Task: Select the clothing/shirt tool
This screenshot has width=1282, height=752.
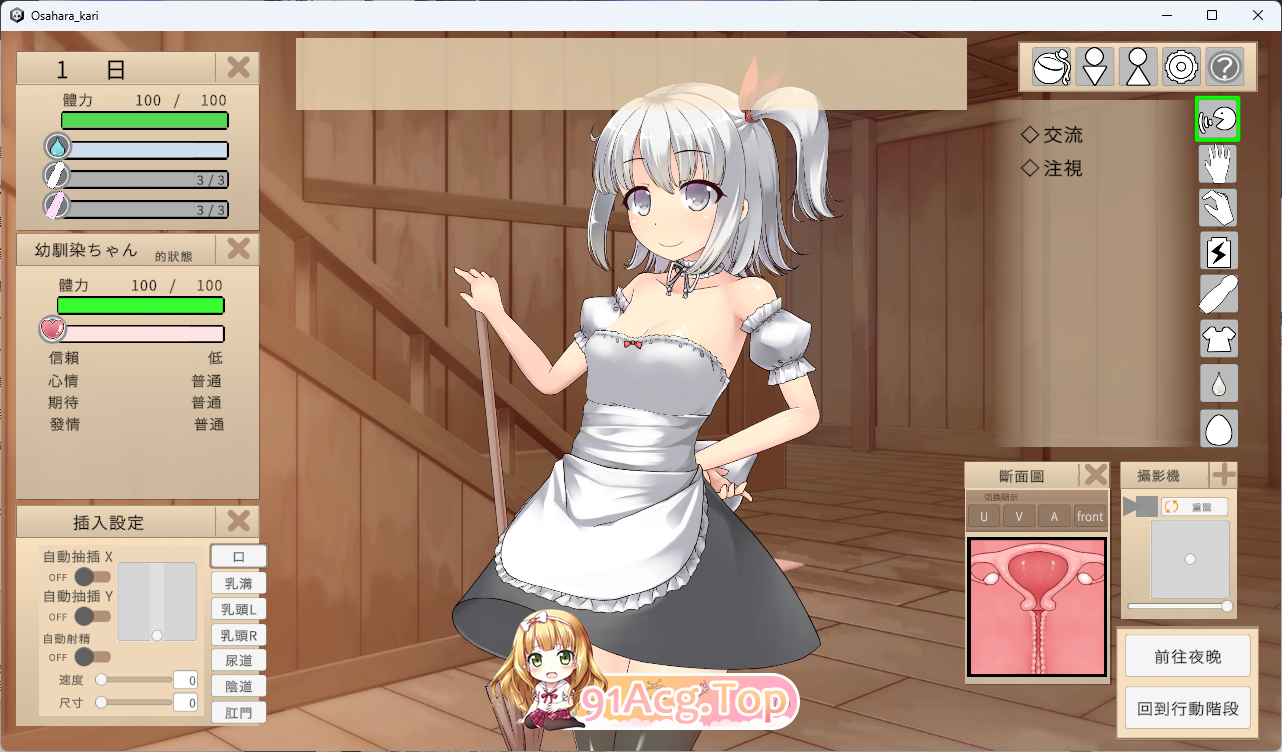Action: (1218, 338)
